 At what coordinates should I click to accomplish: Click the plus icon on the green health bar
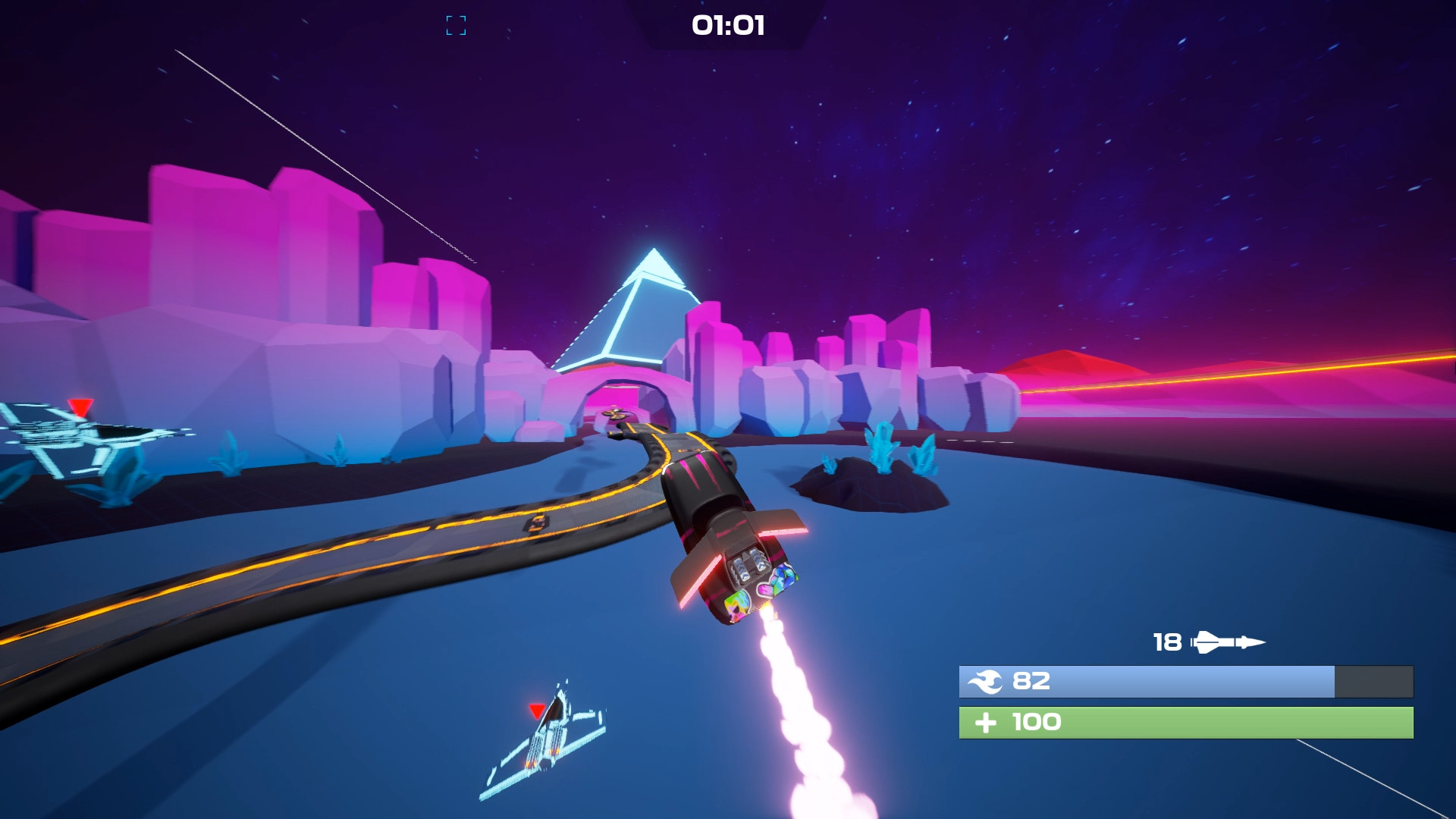coord(986,722)
